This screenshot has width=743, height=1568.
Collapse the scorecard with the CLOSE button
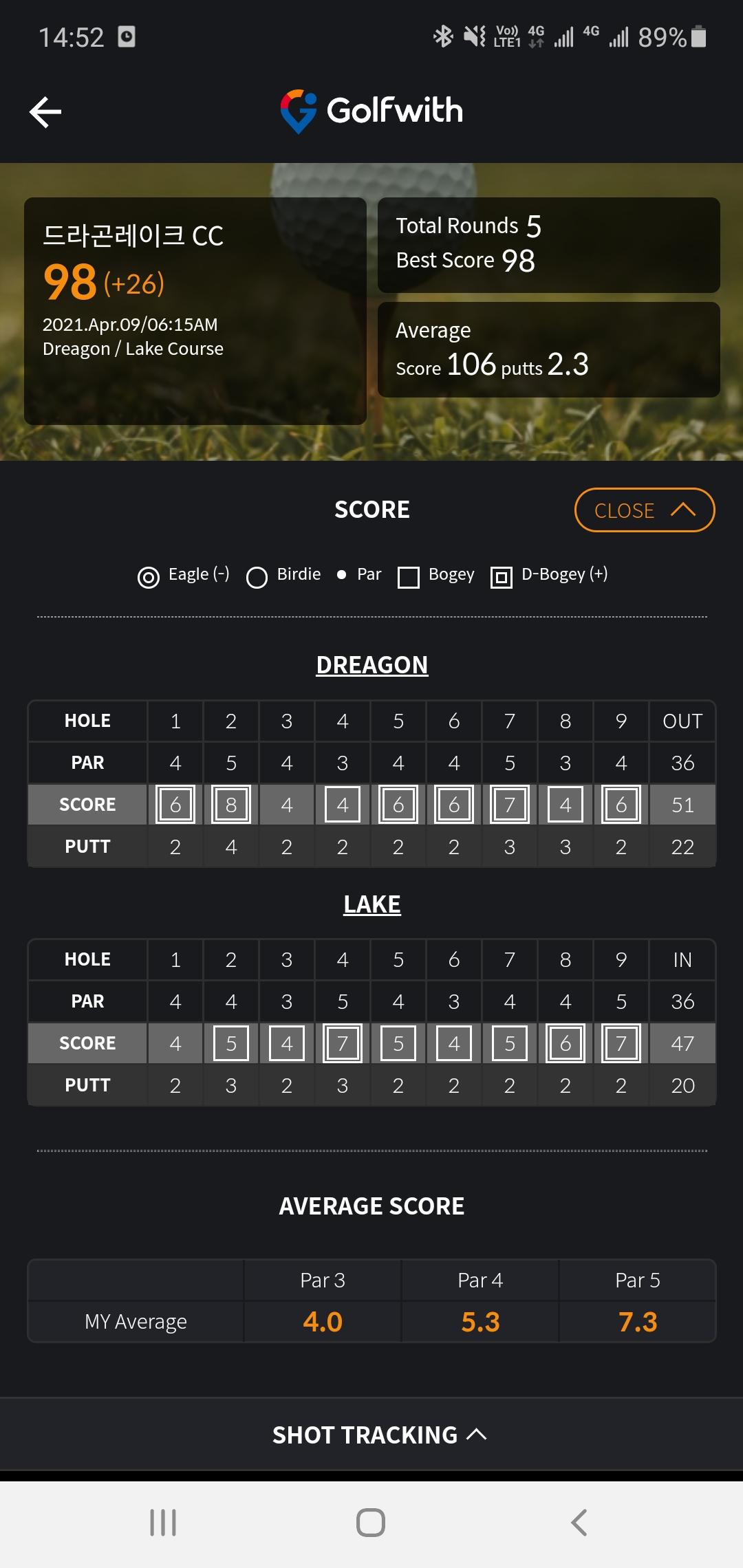click(x=645, y=510)
